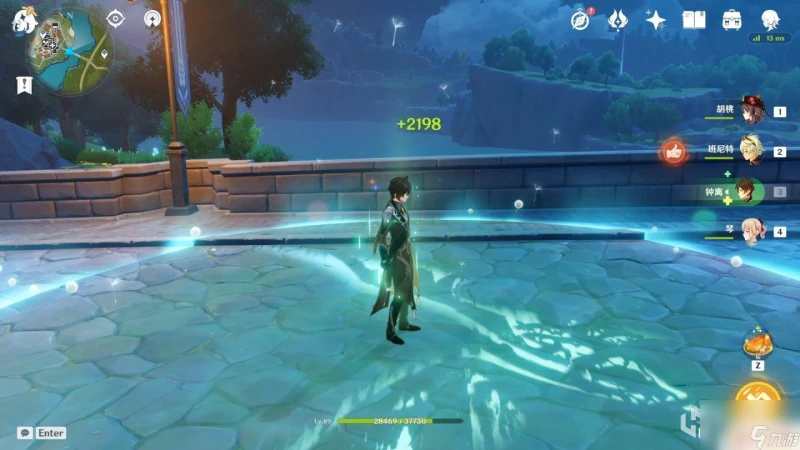This screenshot has width=800, height=450.
Task: Open the character head icon
Action: (770, 19)
